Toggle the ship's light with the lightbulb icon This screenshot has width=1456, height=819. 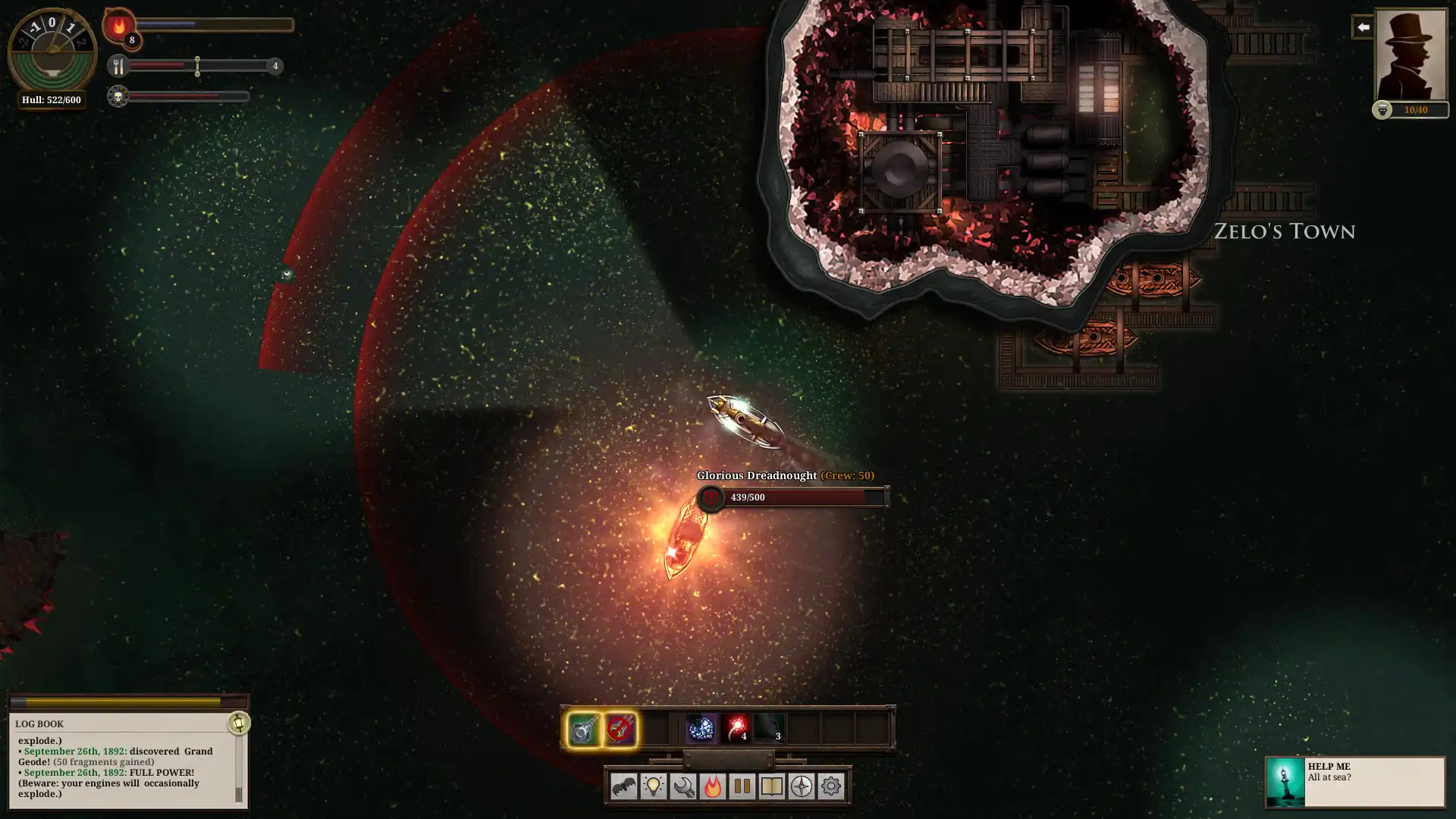coord(653,787)
